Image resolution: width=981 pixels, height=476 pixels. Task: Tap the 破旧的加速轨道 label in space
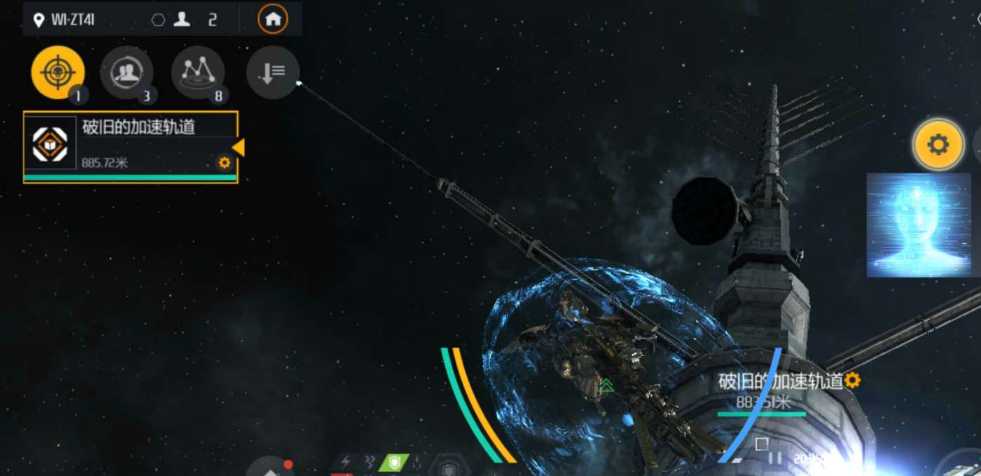click(x=780, y=381)
